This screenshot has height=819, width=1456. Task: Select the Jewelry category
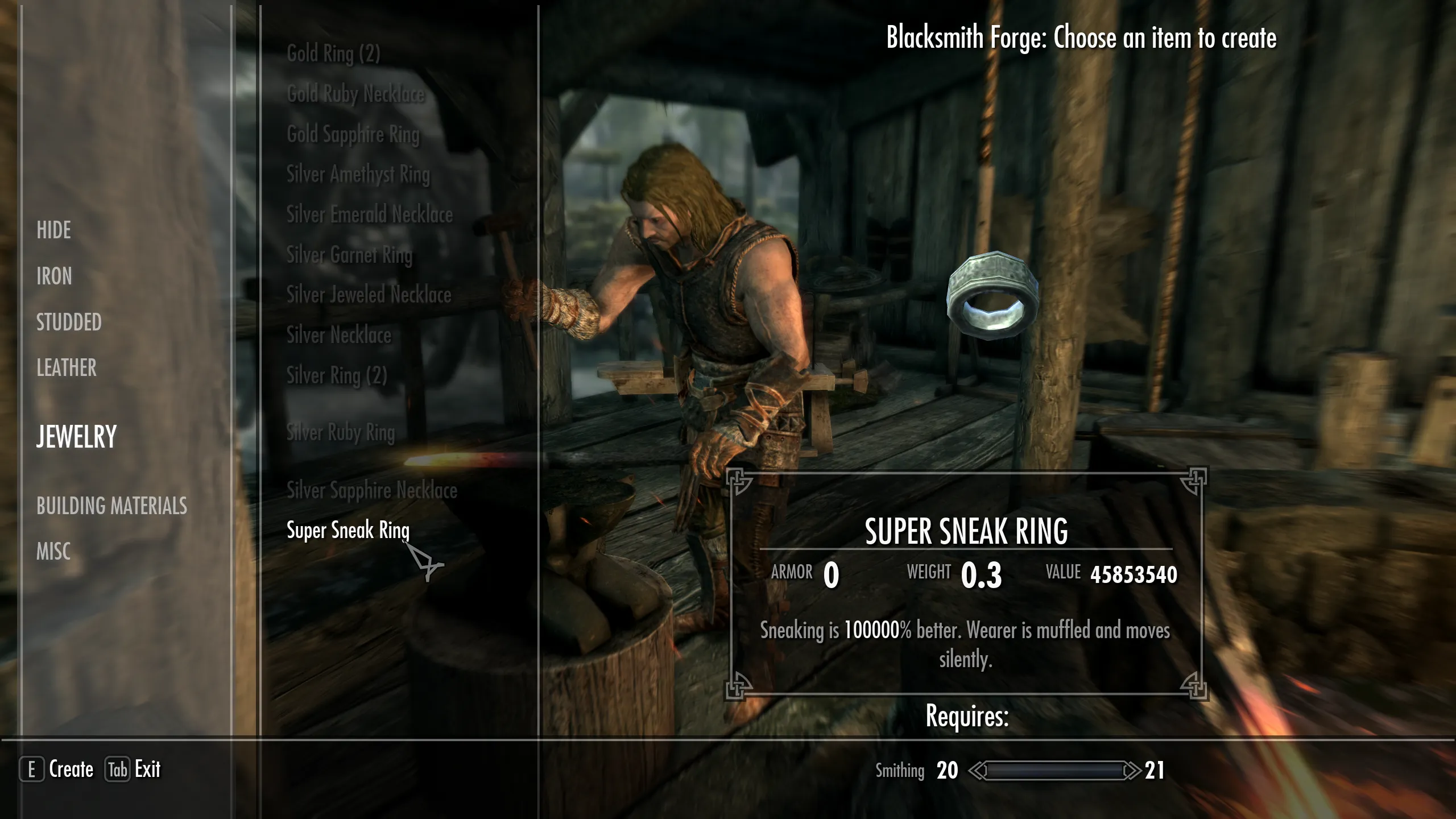77,437
